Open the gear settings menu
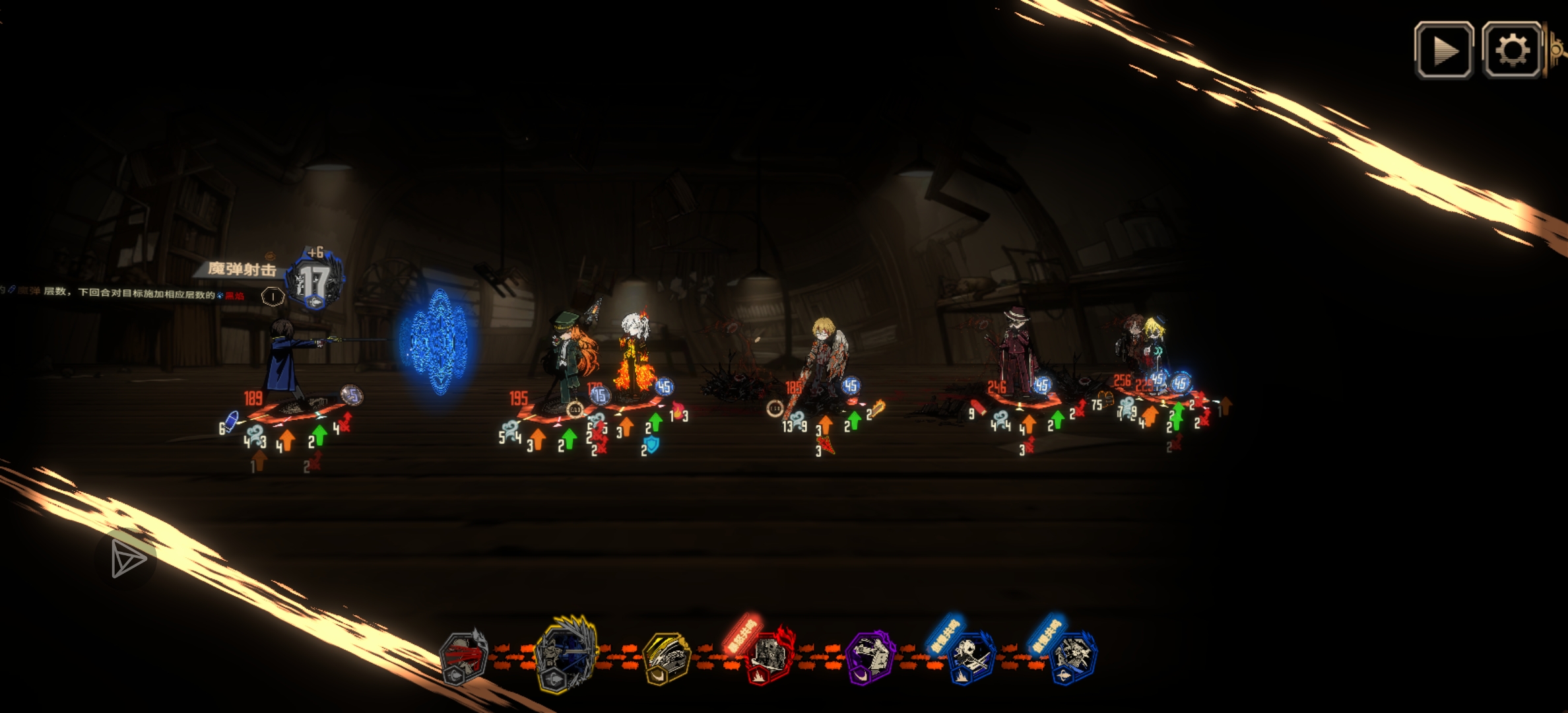 click(1512, 50)
